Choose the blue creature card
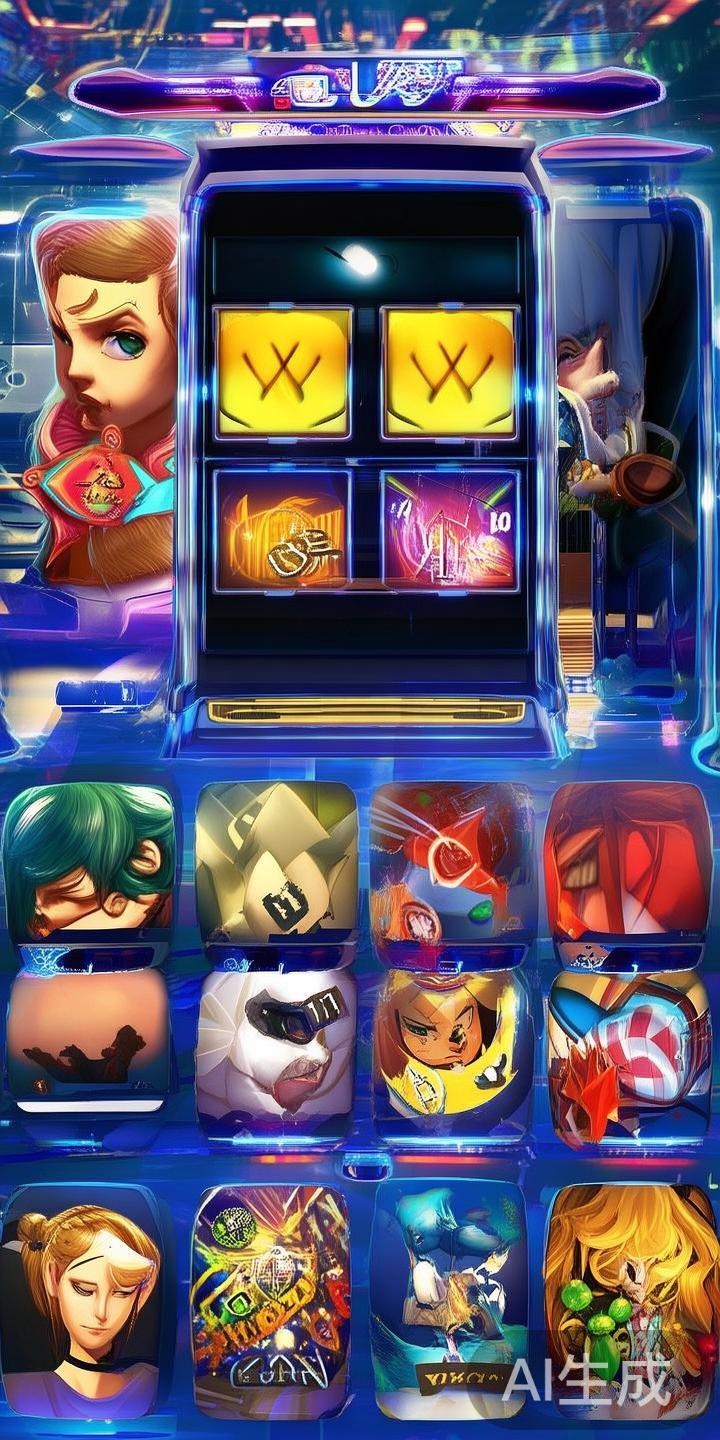This screenshot has width=720, height=1440. coord(448,1300)
